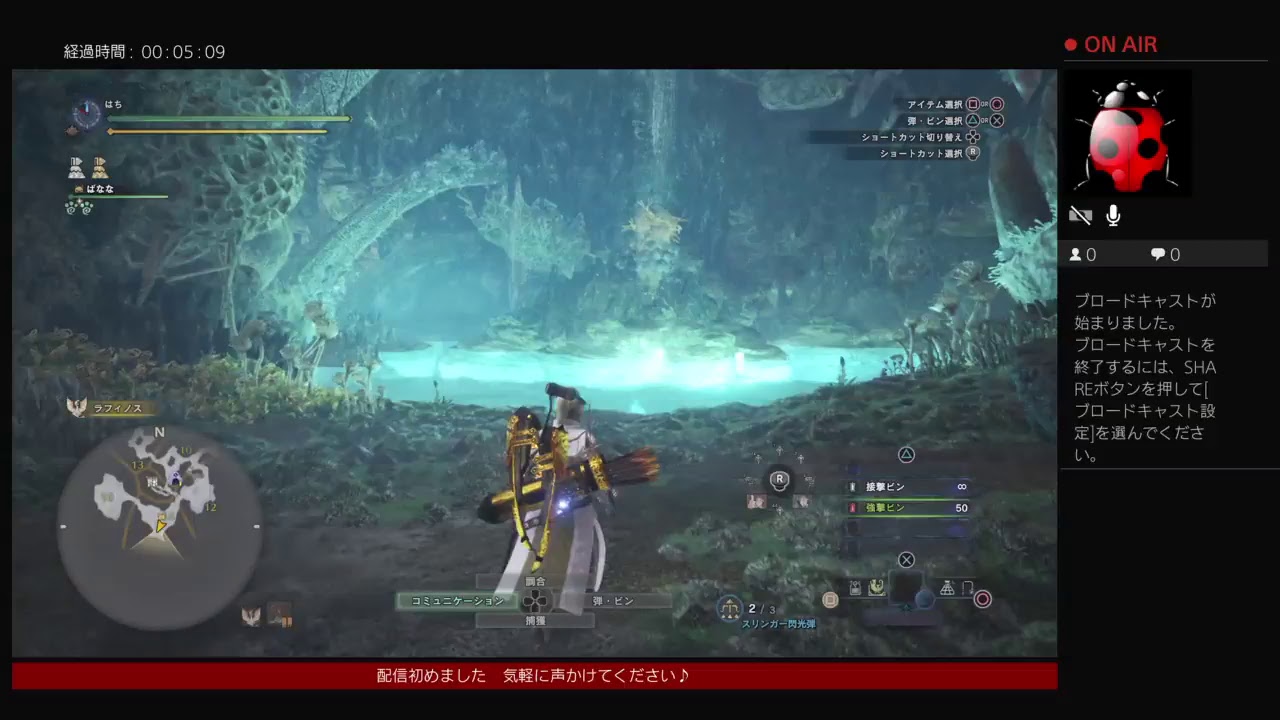
Task: Toggle the disabled camera icon
Action: (x=1080, y=214)
